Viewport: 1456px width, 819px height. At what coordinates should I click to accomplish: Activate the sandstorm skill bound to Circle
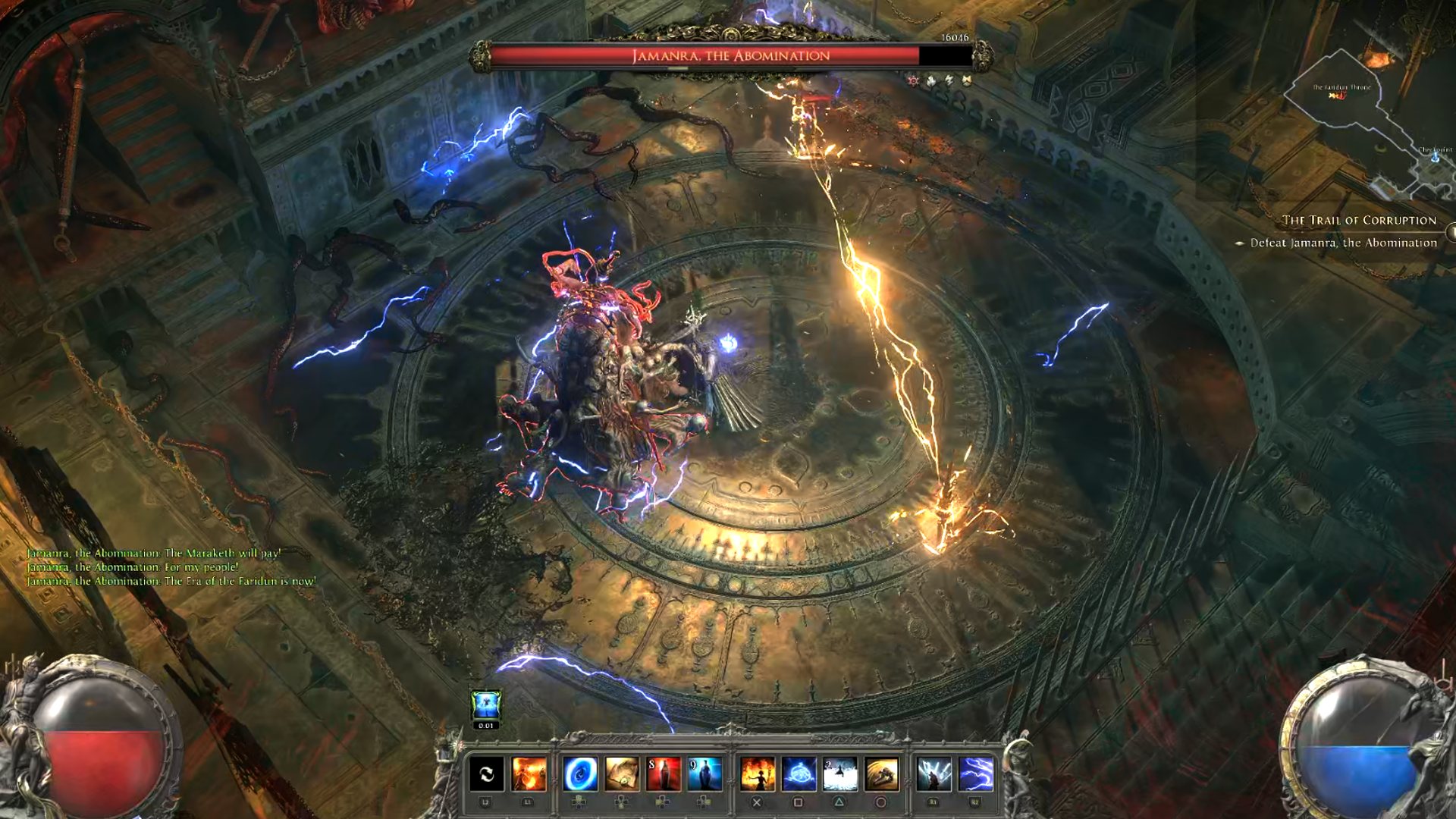pyautogui.click(x=880, y=772)
